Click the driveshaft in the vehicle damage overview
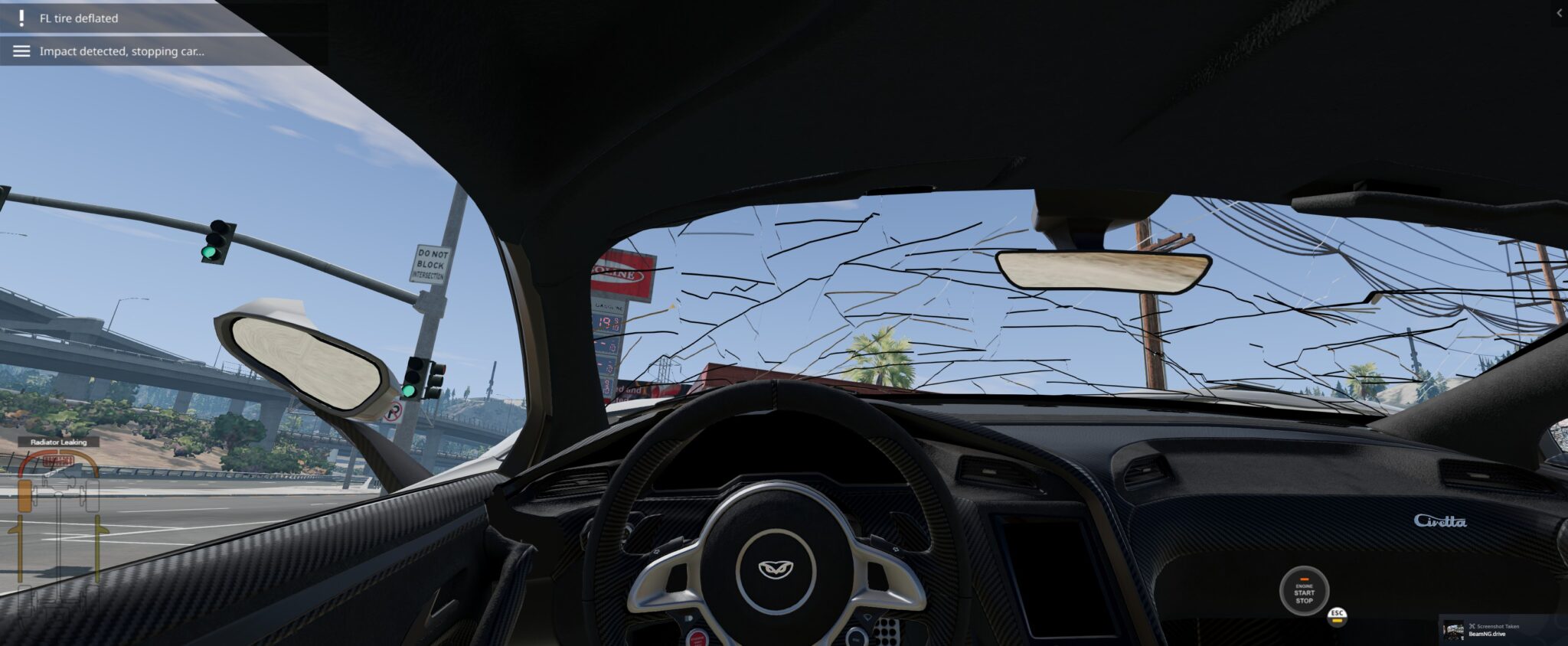Image resolution: width=1568 pixels, height=646 pixels. 57,547
